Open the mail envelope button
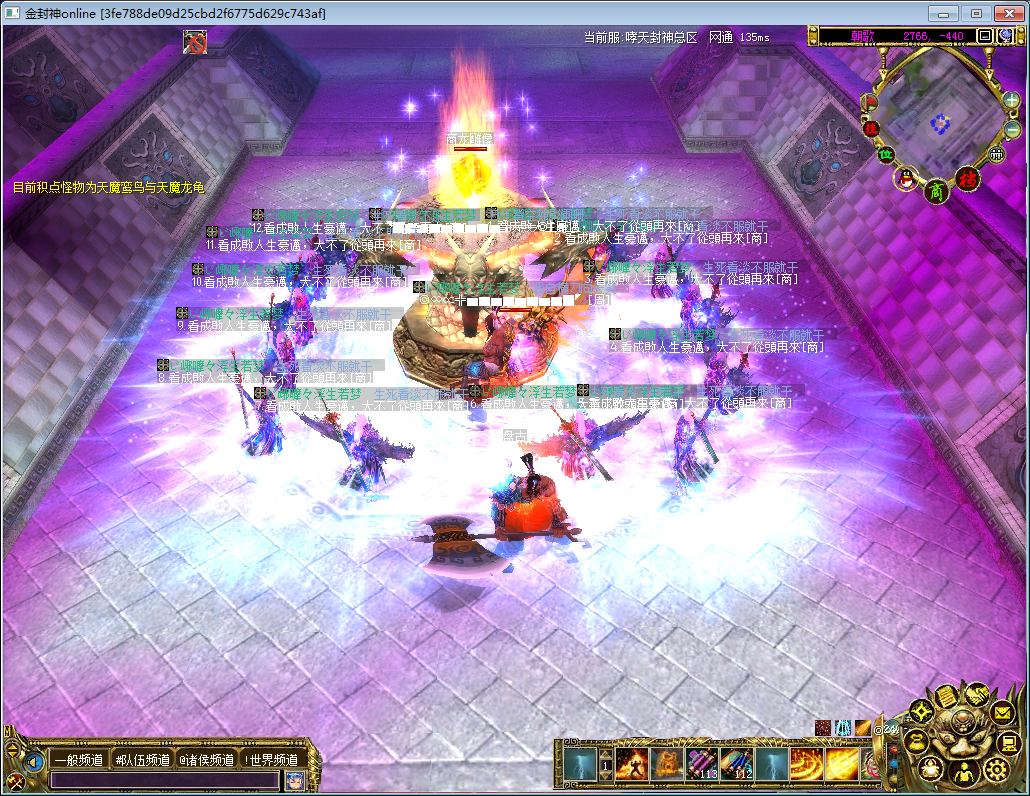1030x796 pixels. coord(1003,713)
